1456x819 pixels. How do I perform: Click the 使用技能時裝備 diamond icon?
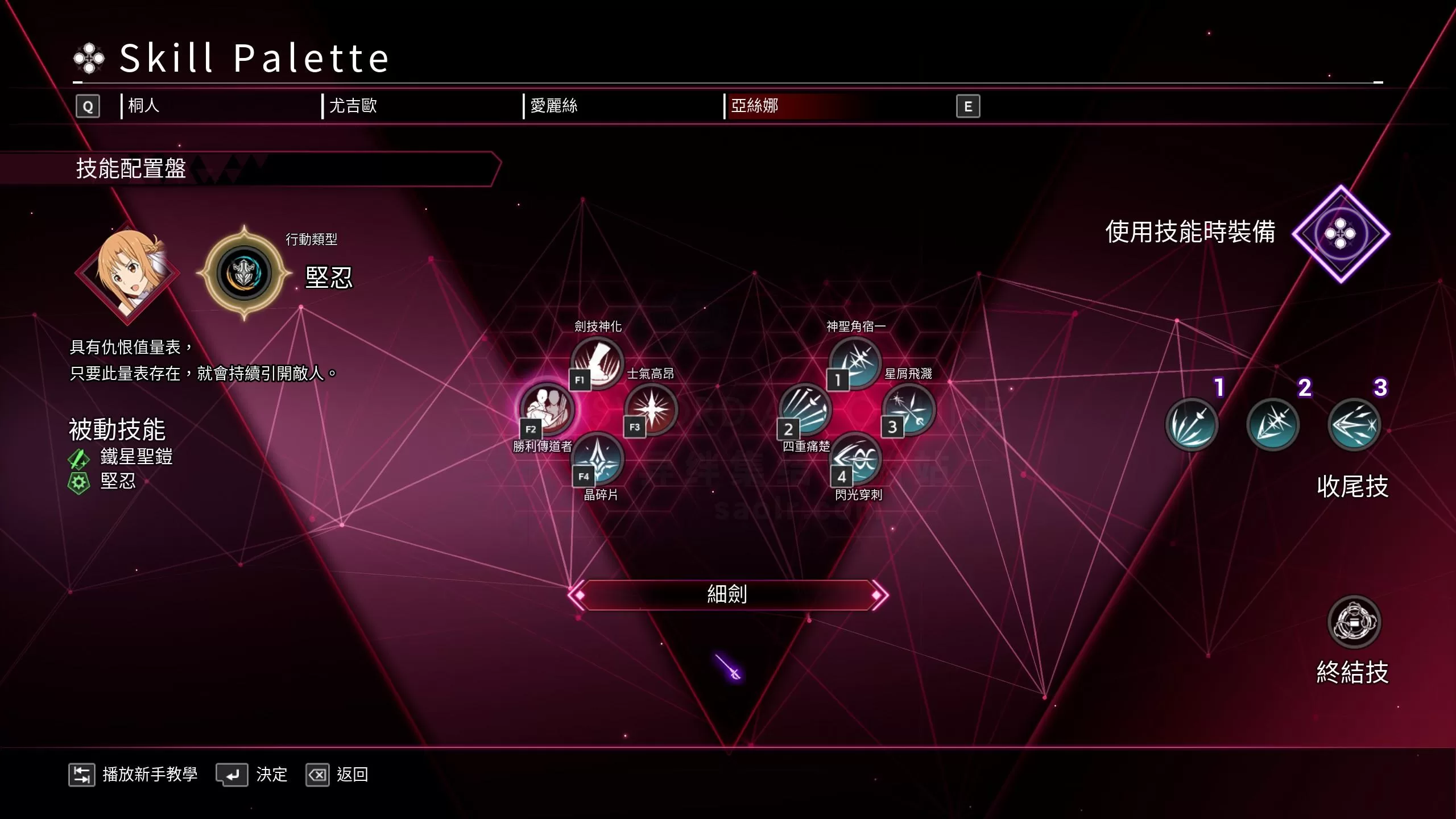pos(1341,234)
